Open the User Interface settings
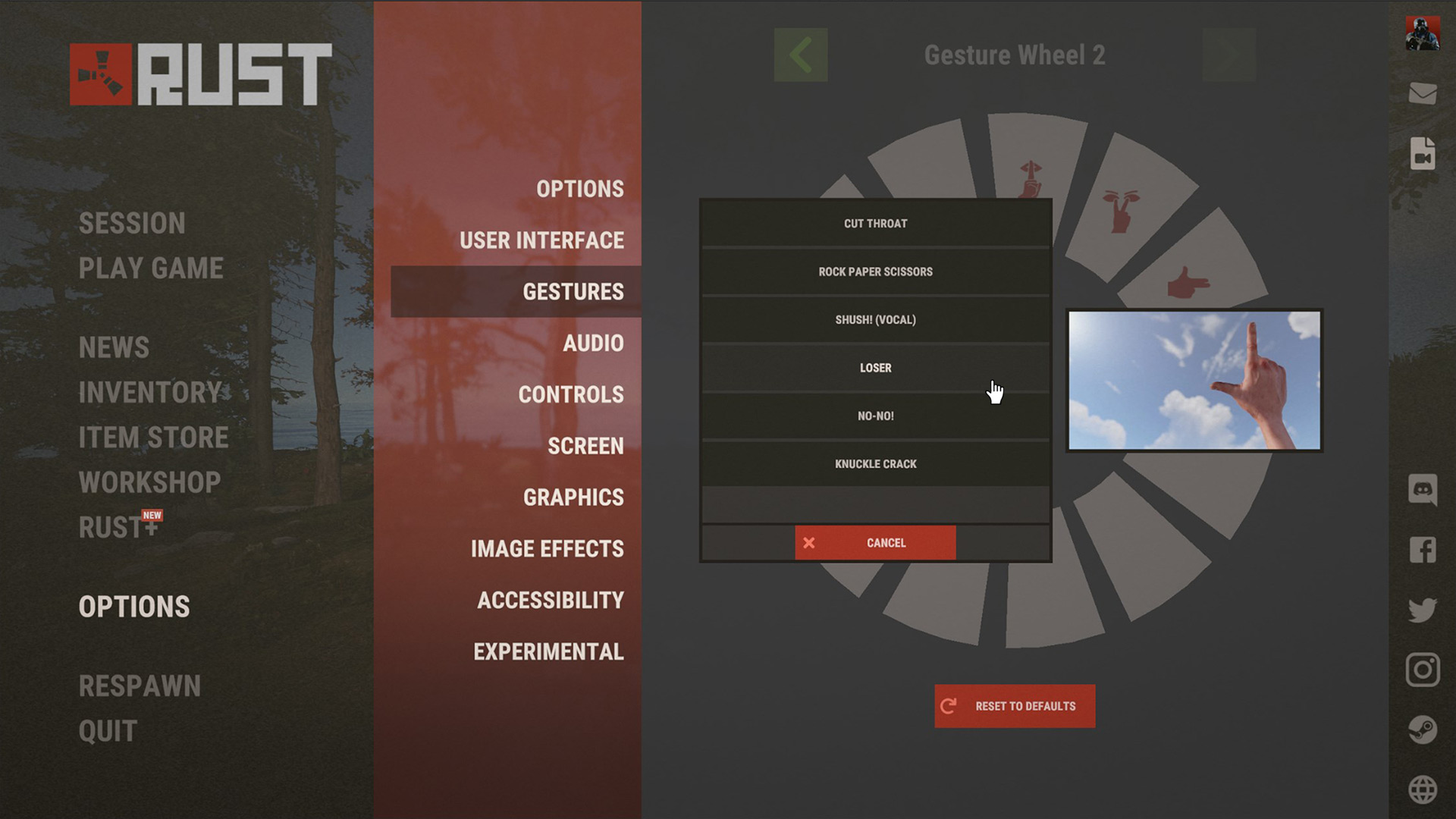 pos(541,240)
